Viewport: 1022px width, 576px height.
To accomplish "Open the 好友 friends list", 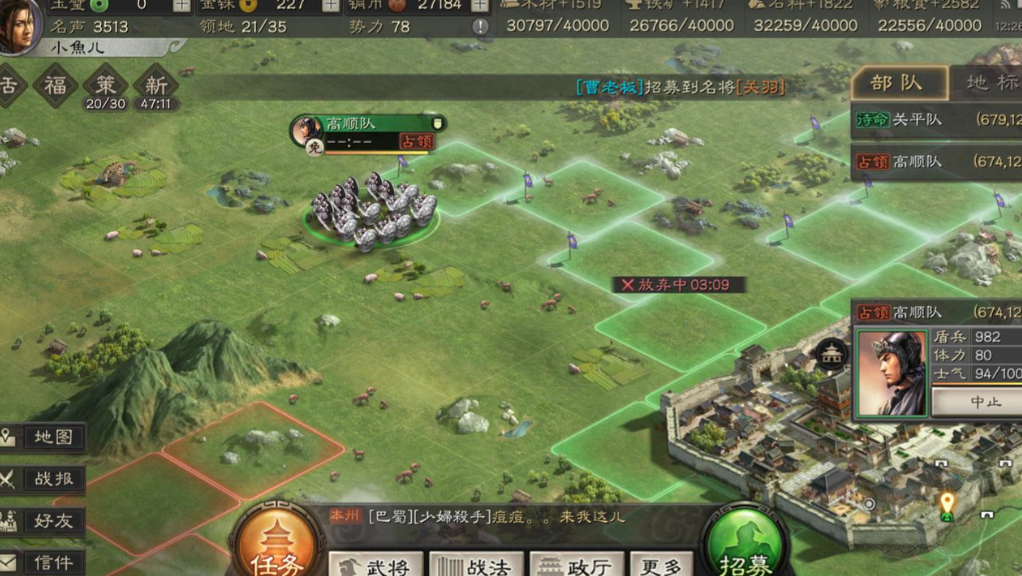I will coord(44,521).
